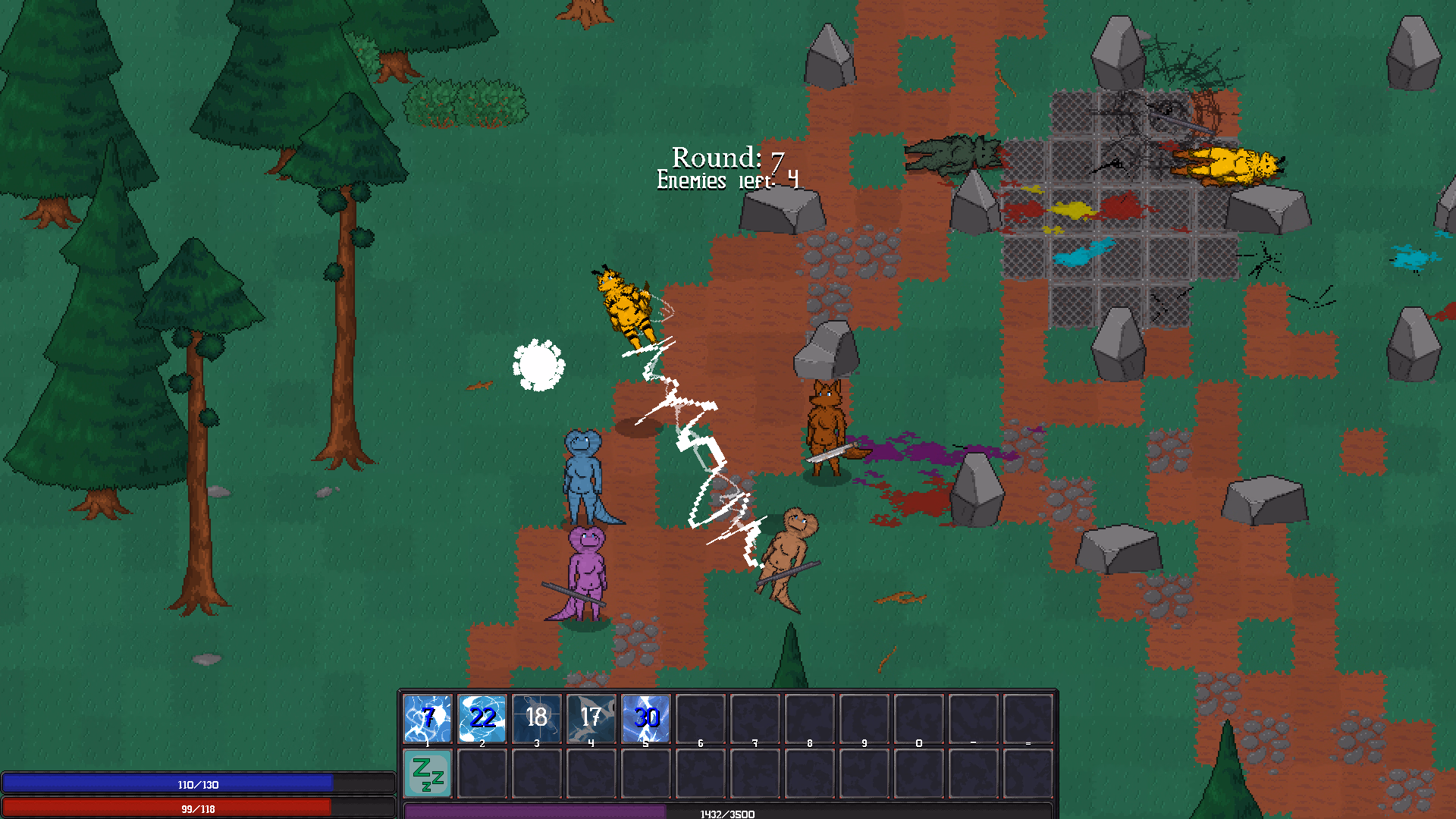Select the 22-cost chain lightning ability
The image size is (1456, 819).
pyautogui.click(x=482, y=717)
